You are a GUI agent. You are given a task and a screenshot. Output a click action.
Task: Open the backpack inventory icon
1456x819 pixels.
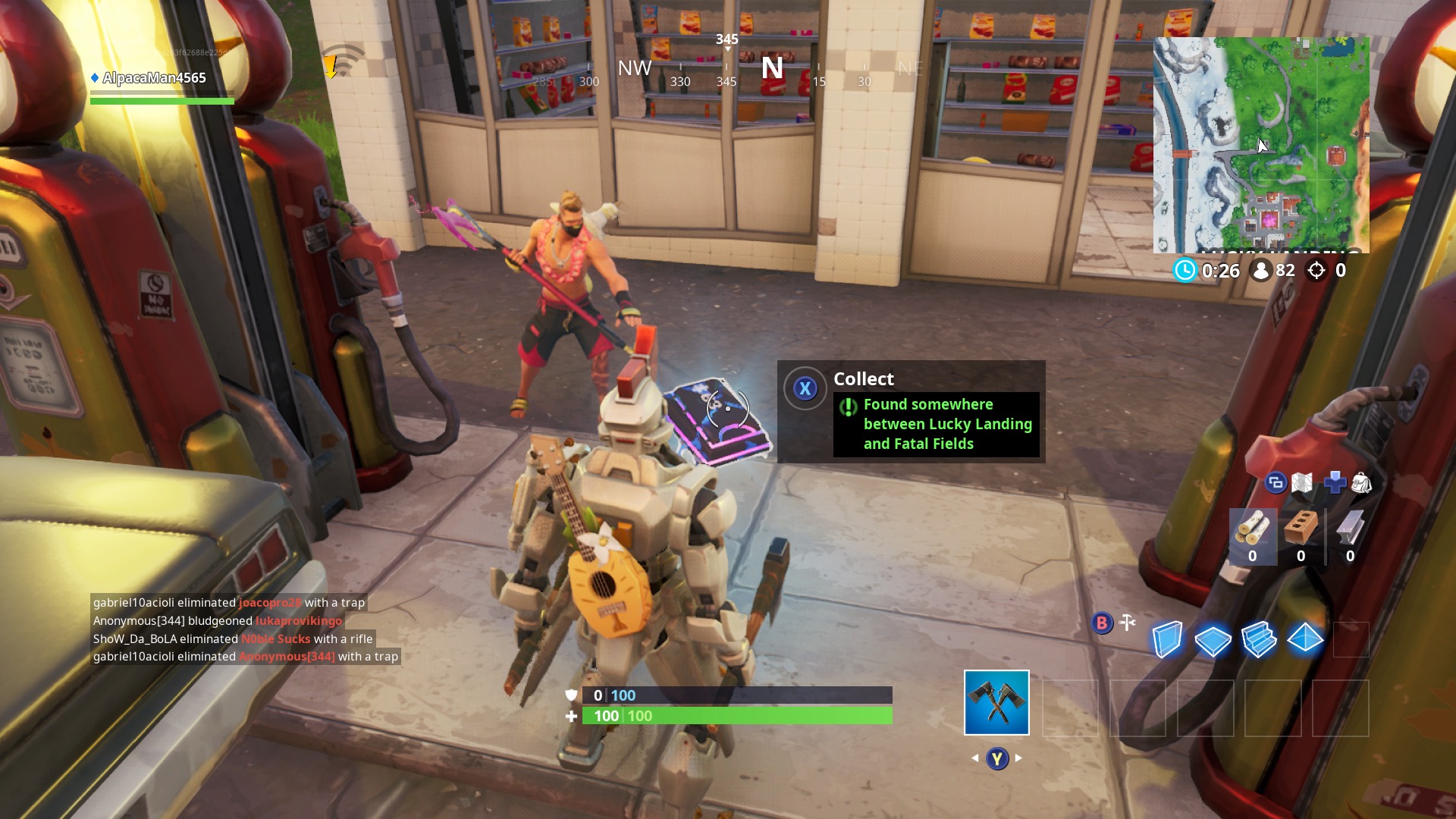pyautogui.click(x=1362, y=482)
